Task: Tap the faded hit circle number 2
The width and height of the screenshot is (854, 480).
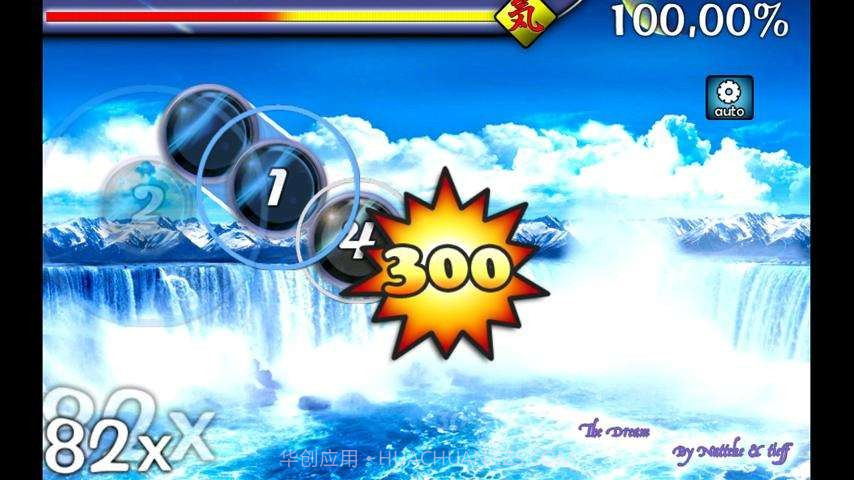Action: (146, 202)
